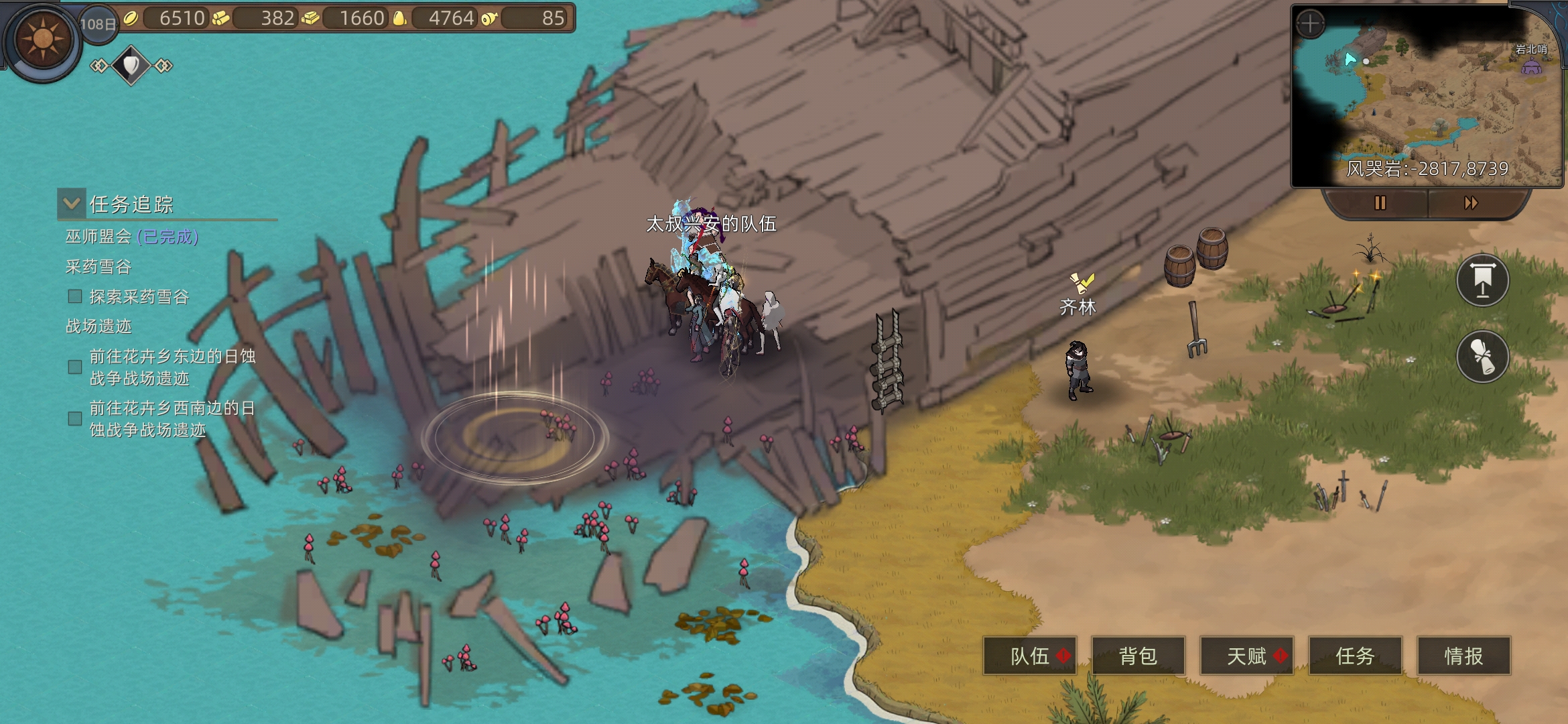Collapse the 任务追踪 quest tracker
1568x724 pixels.
pos(72,203)
